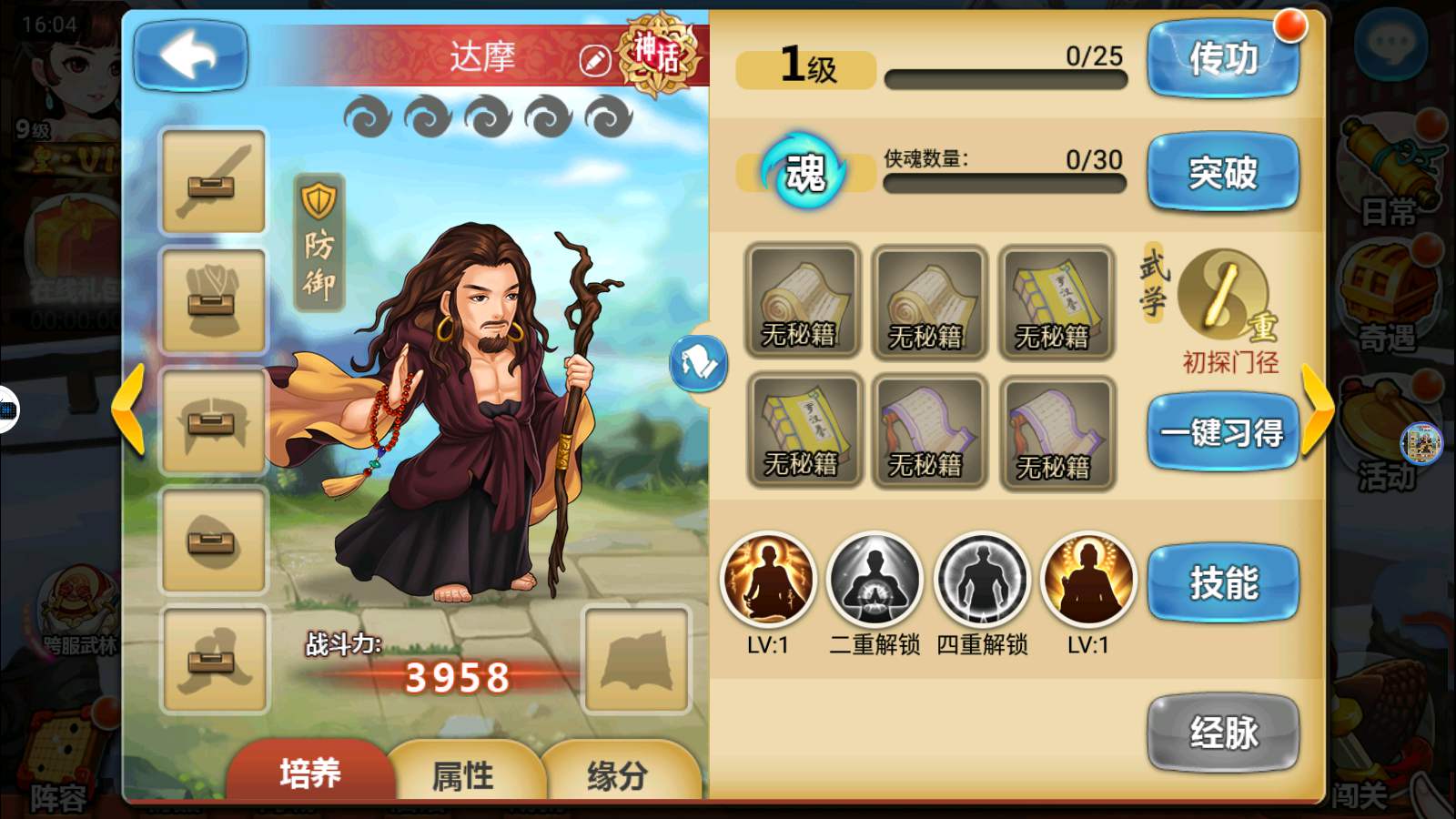
Task: Select the empty robe armor slot
Action: [x=213, y=301]
